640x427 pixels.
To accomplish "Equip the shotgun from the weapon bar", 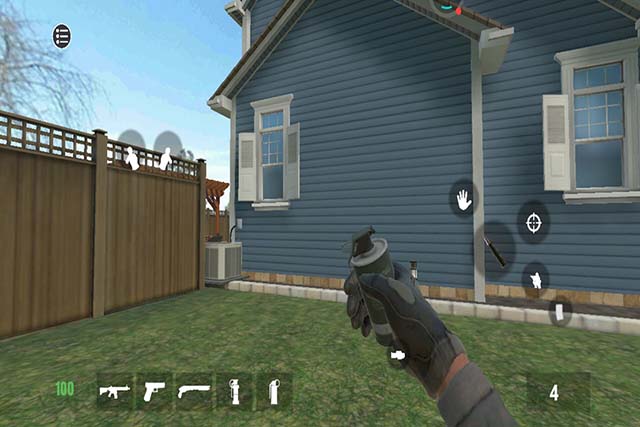I will pos(194,389).
